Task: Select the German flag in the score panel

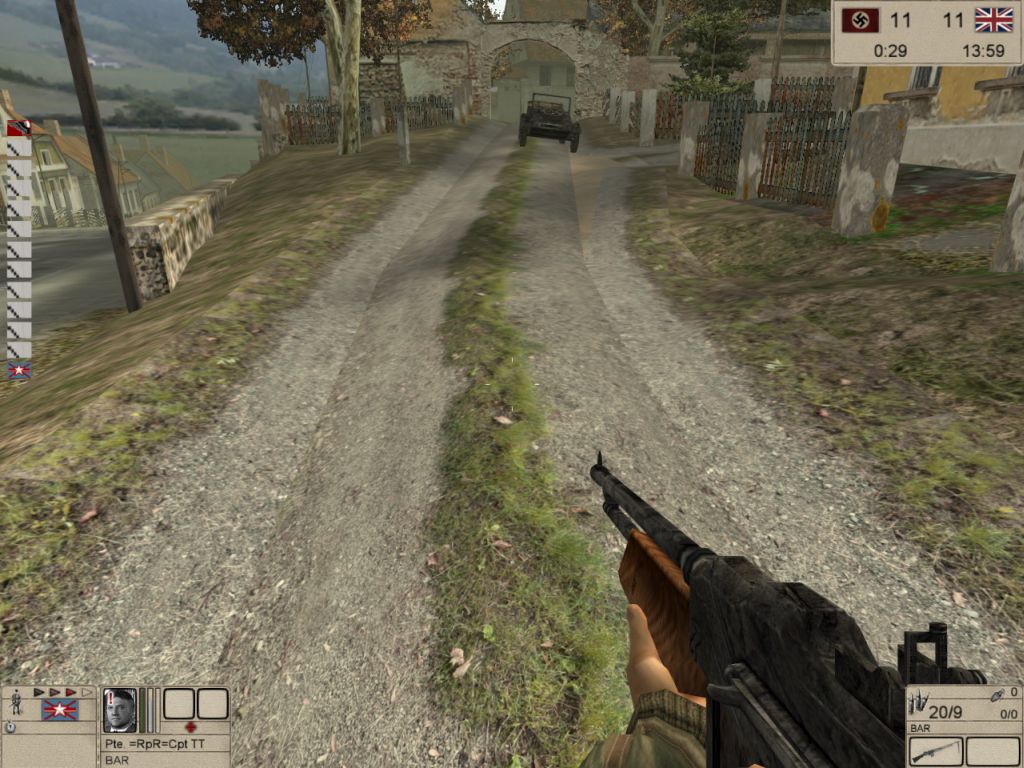Action: point(861,20)
